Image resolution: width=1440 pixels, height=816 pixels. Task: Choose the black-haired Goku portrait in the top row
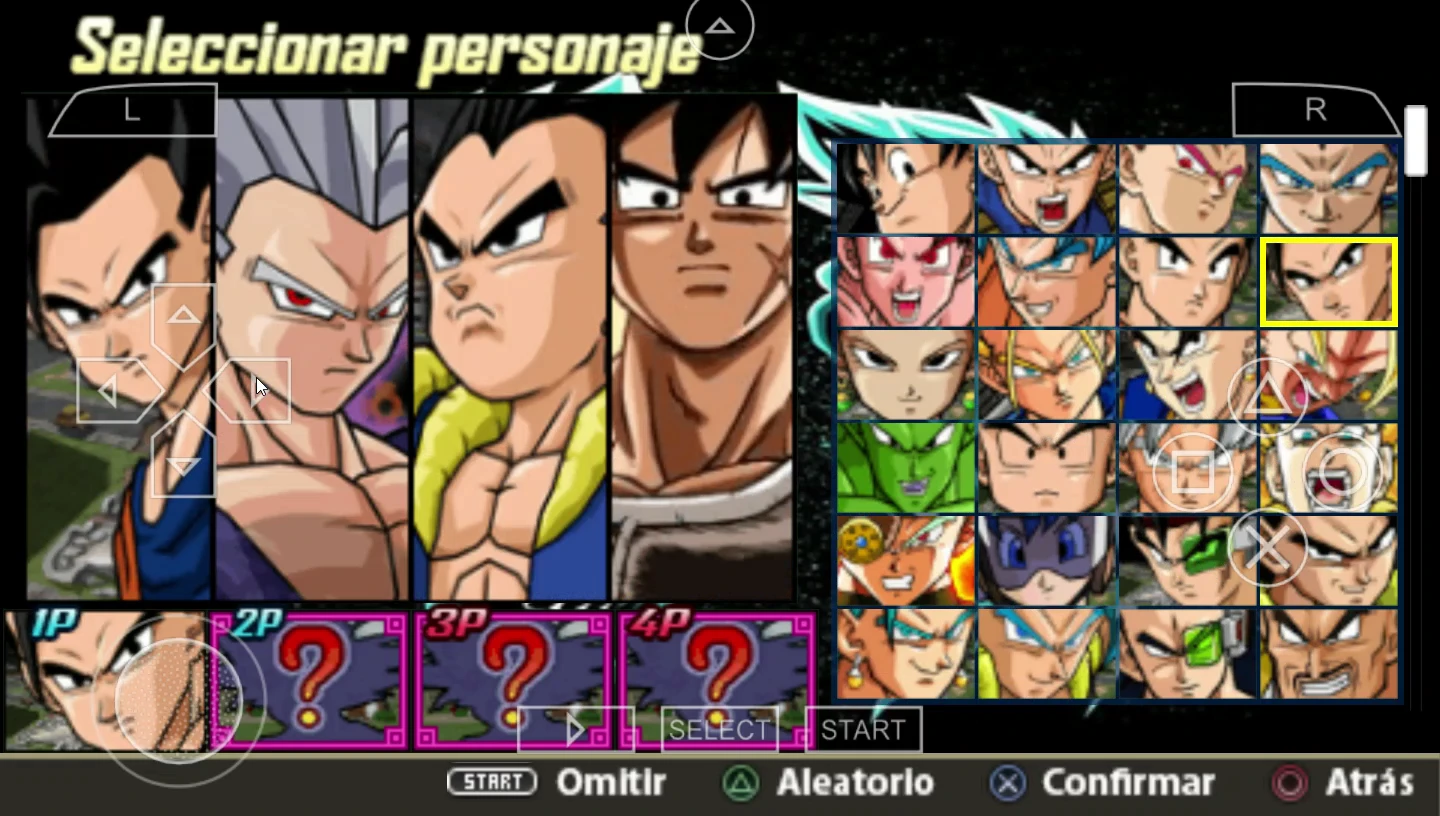(x=905, y=189)
